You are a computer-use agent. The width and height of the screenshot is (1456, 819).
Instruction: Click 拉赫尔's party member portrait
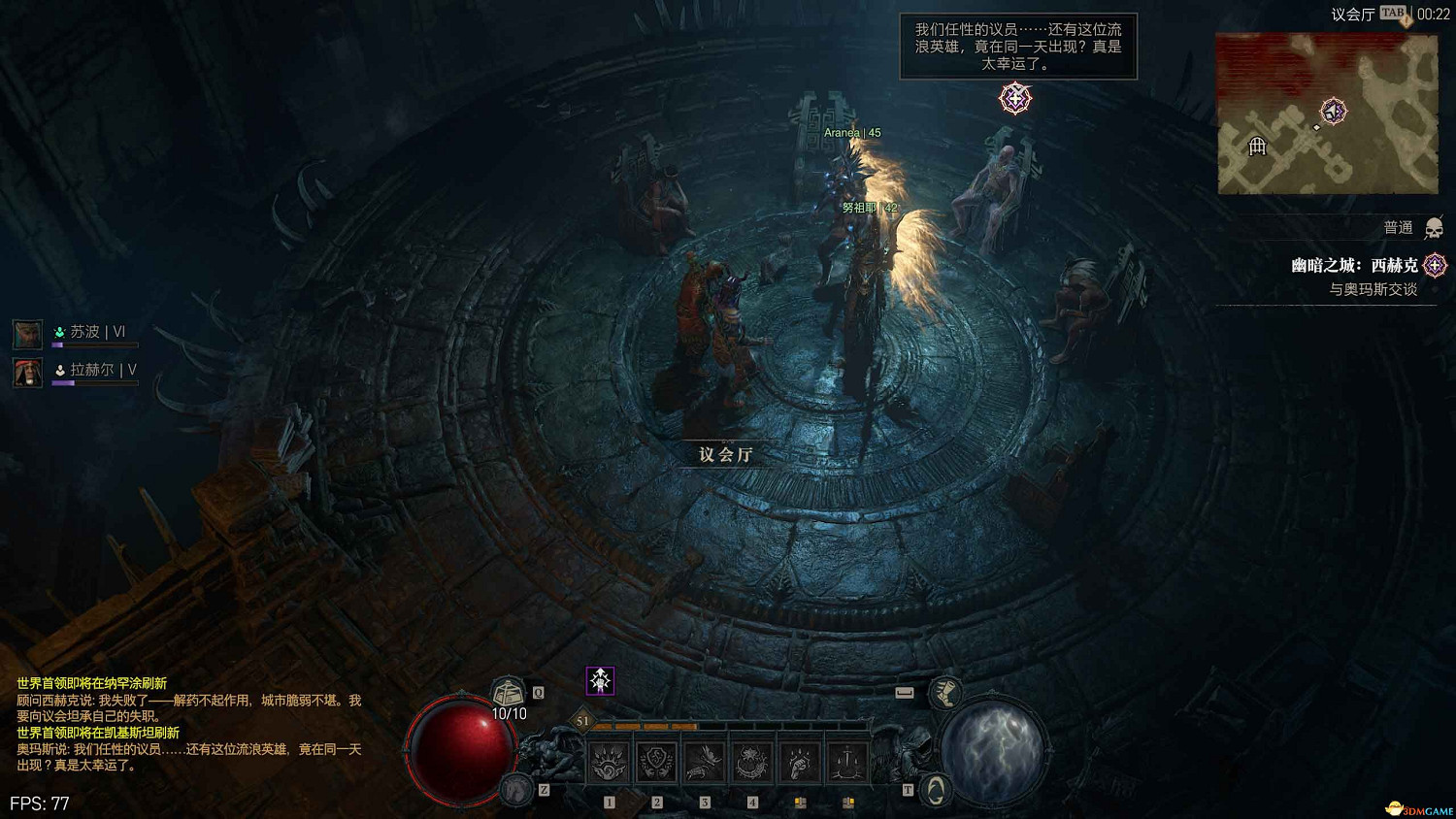coord(27,372)
